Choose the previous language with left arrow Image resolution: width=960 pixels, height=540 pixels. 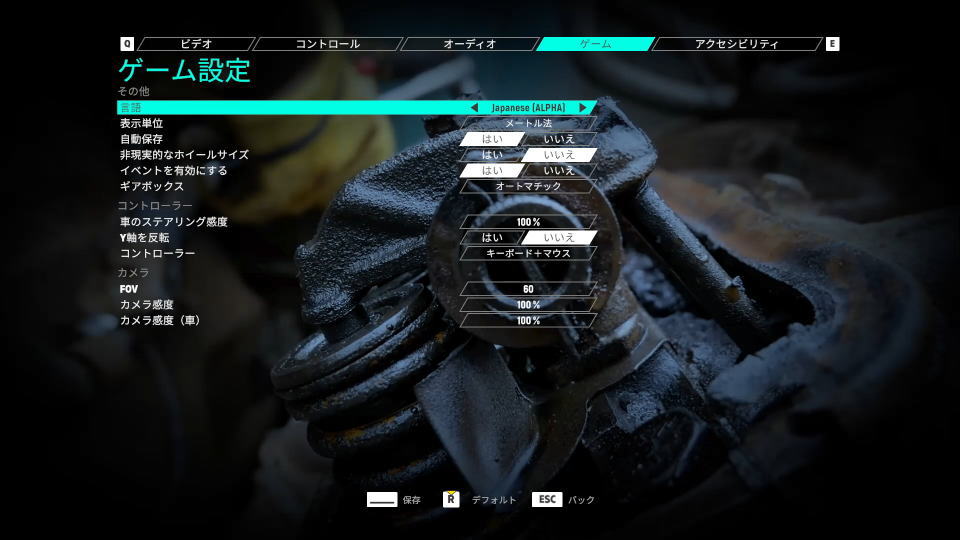click(x=474, y=107)
